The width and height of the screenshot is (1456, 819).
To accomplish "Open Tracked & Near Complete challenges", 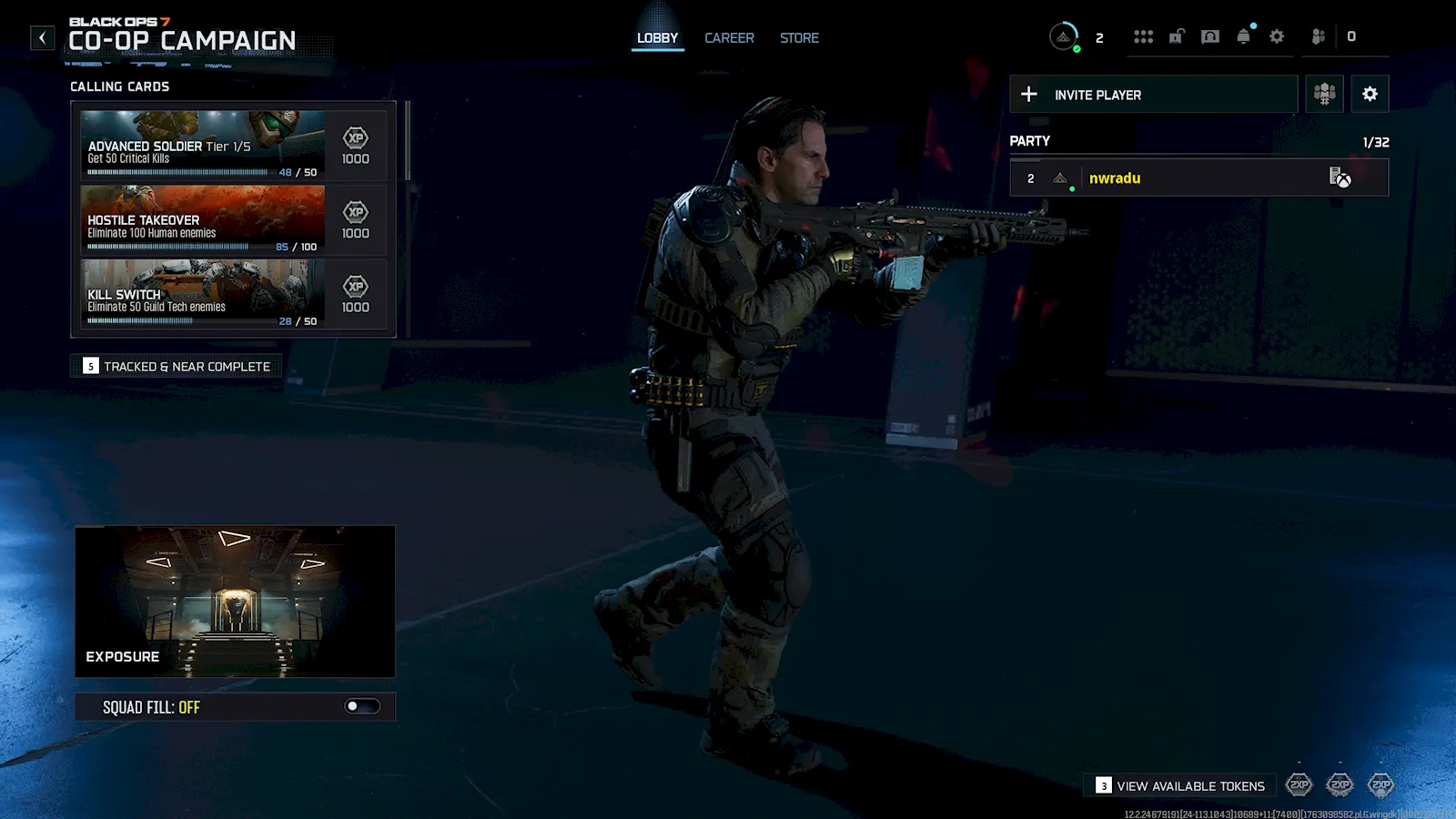I will click(x=177, y=367).
